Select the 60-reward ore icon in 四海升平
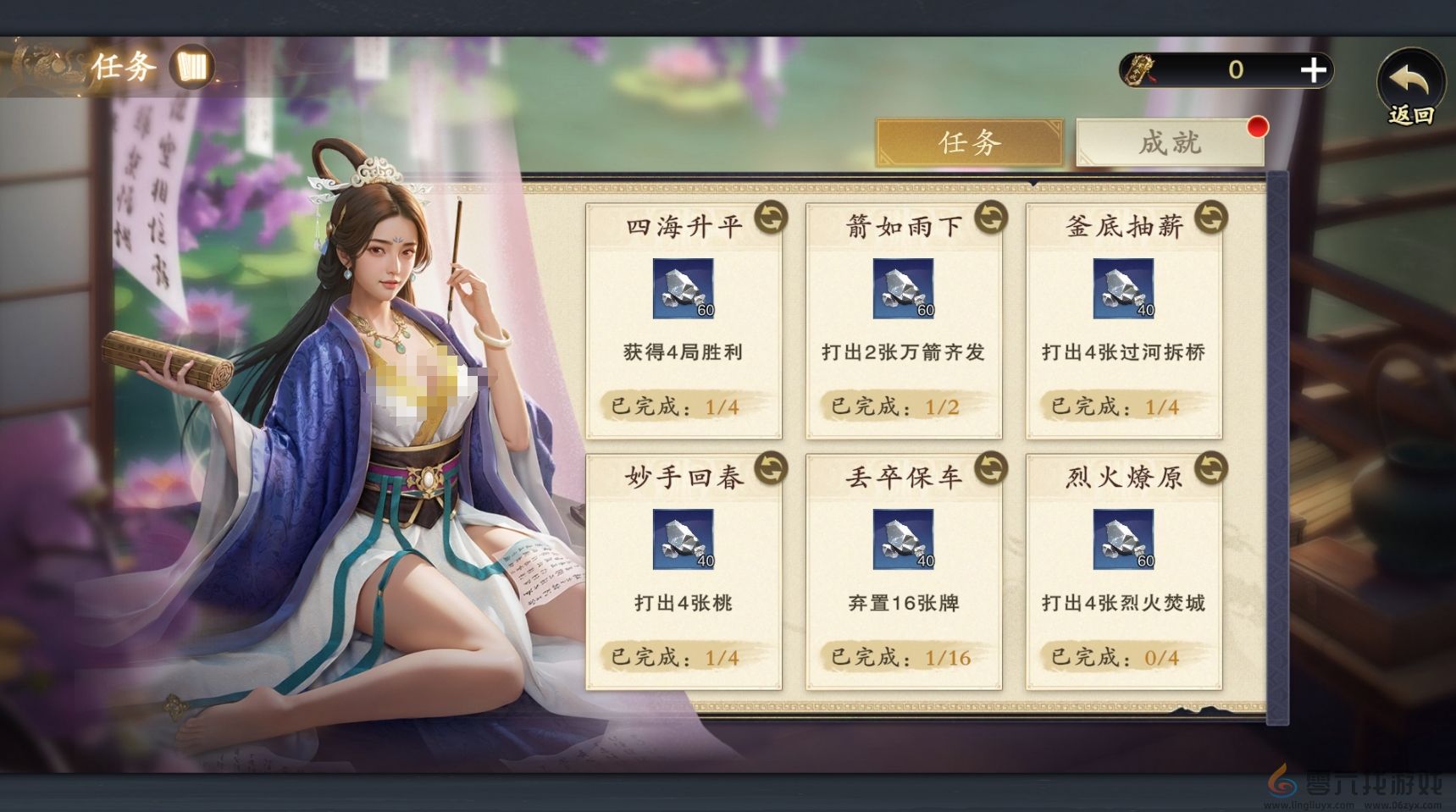Image resolution: width=1456 pixels, height=812 pixels. click(x=684, y=289)
